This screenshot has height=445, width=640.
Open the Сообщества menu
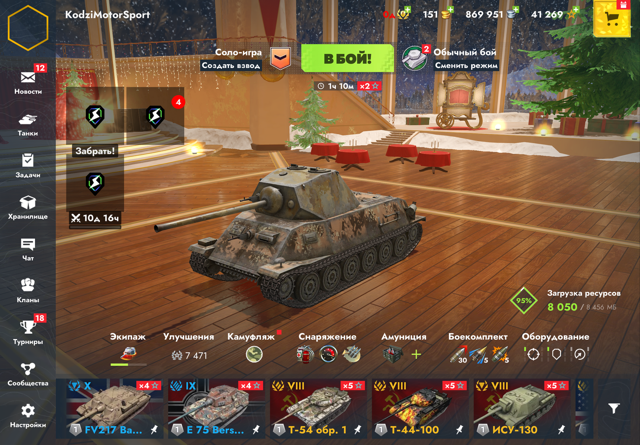point(28,374)
